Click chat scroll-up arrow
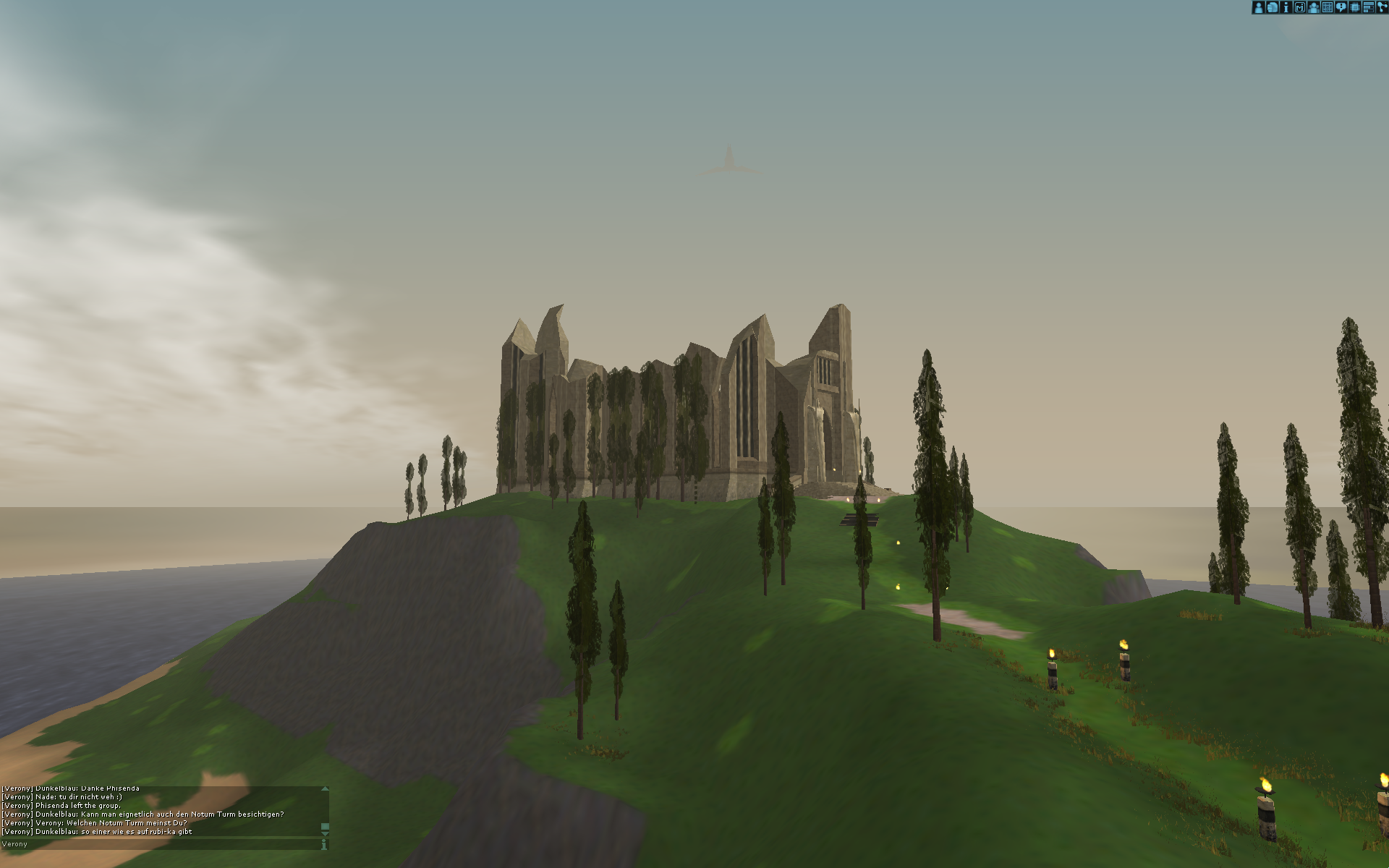This screenshot has height=868, width=1389. coord(325,789)
